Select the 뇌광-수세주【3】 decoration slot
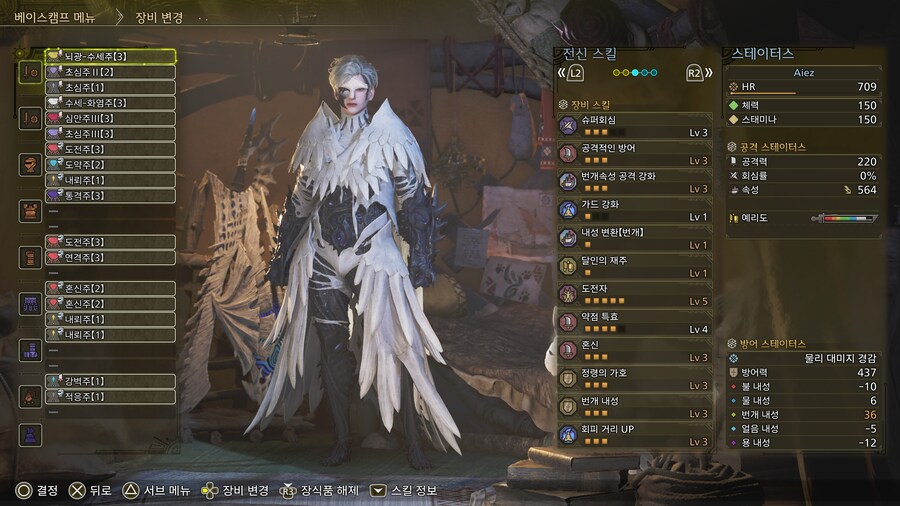 tap(110, 56)
